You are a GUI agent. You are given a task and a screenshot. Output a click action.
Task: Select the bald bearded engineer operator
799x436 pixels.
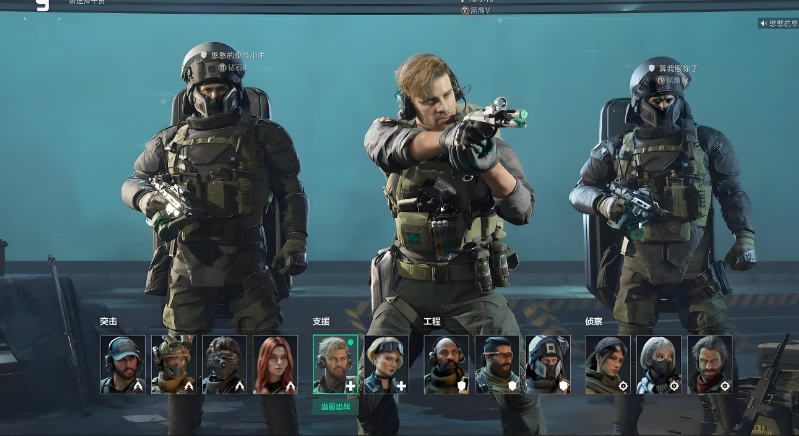point(446,364)
